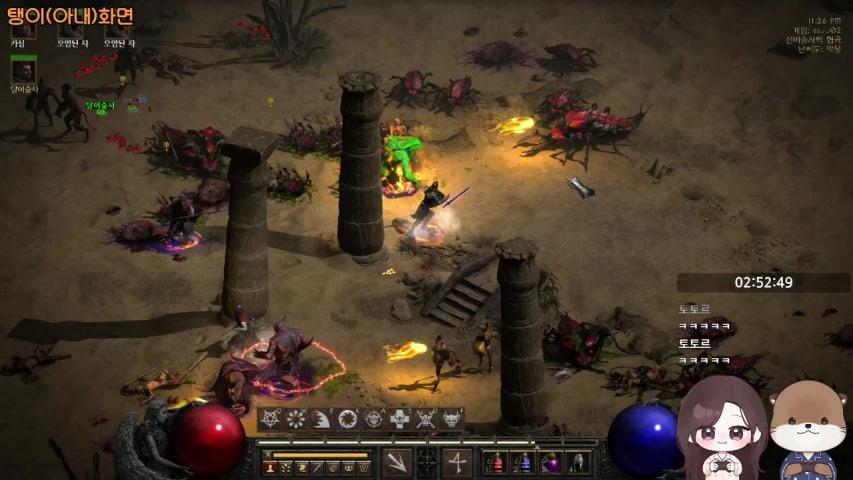Use the red healing potion in belt
This screenshot has width=853, height=480.
tap(495, 463)
